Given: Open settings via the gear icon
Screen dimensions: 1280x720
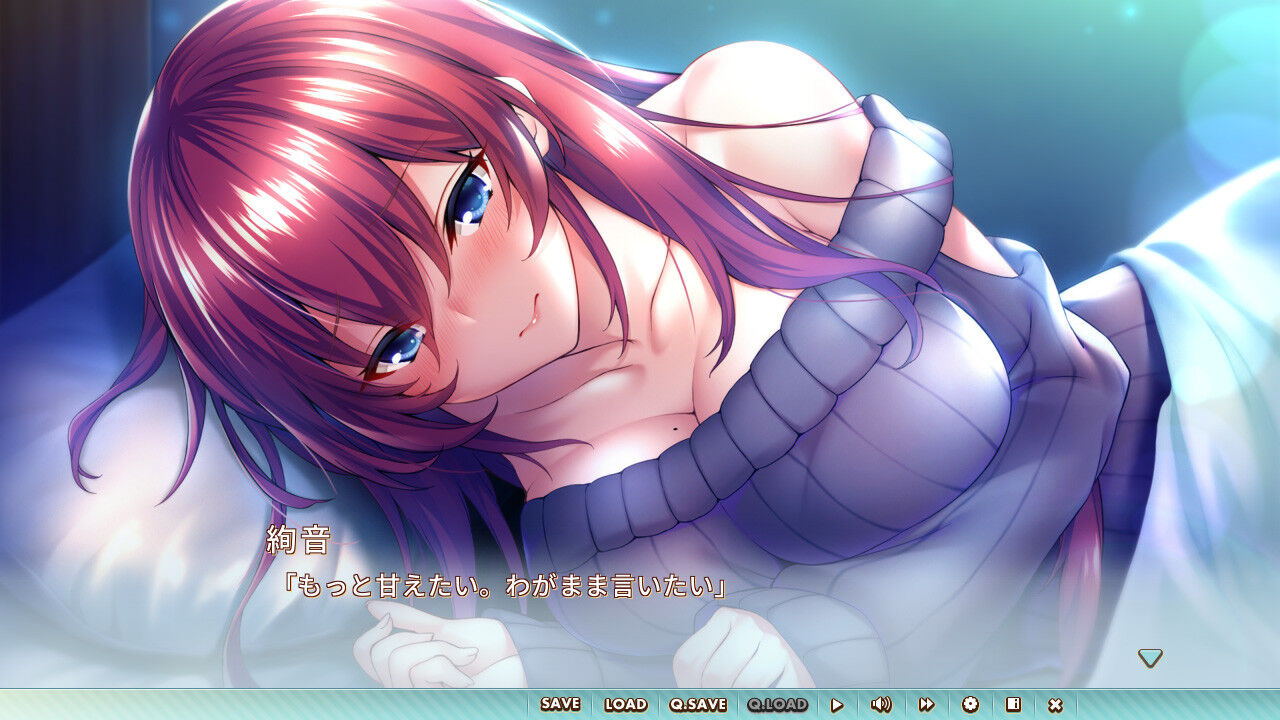Looking at the screenshot, I should (968, 704).
